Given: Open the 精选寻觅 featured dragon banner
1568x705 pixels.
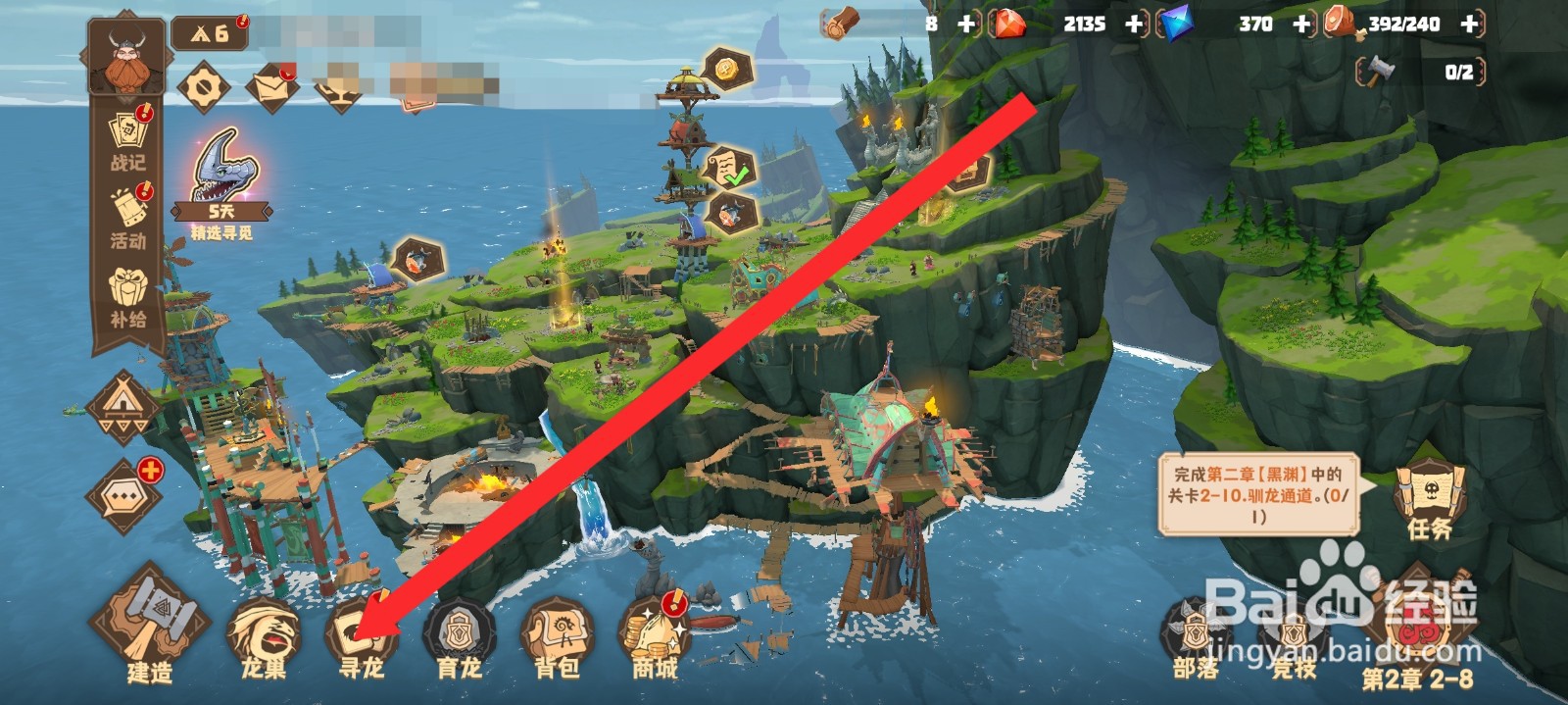Looking at the screenshot, I should 222,183.
